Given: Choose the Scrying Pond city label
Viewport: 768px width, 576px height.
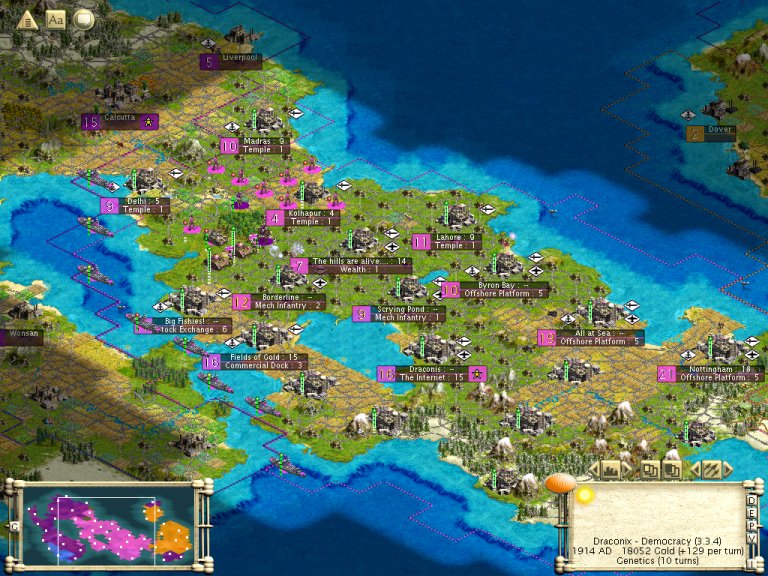Looking at the screenshot, I should pos(407,313).
